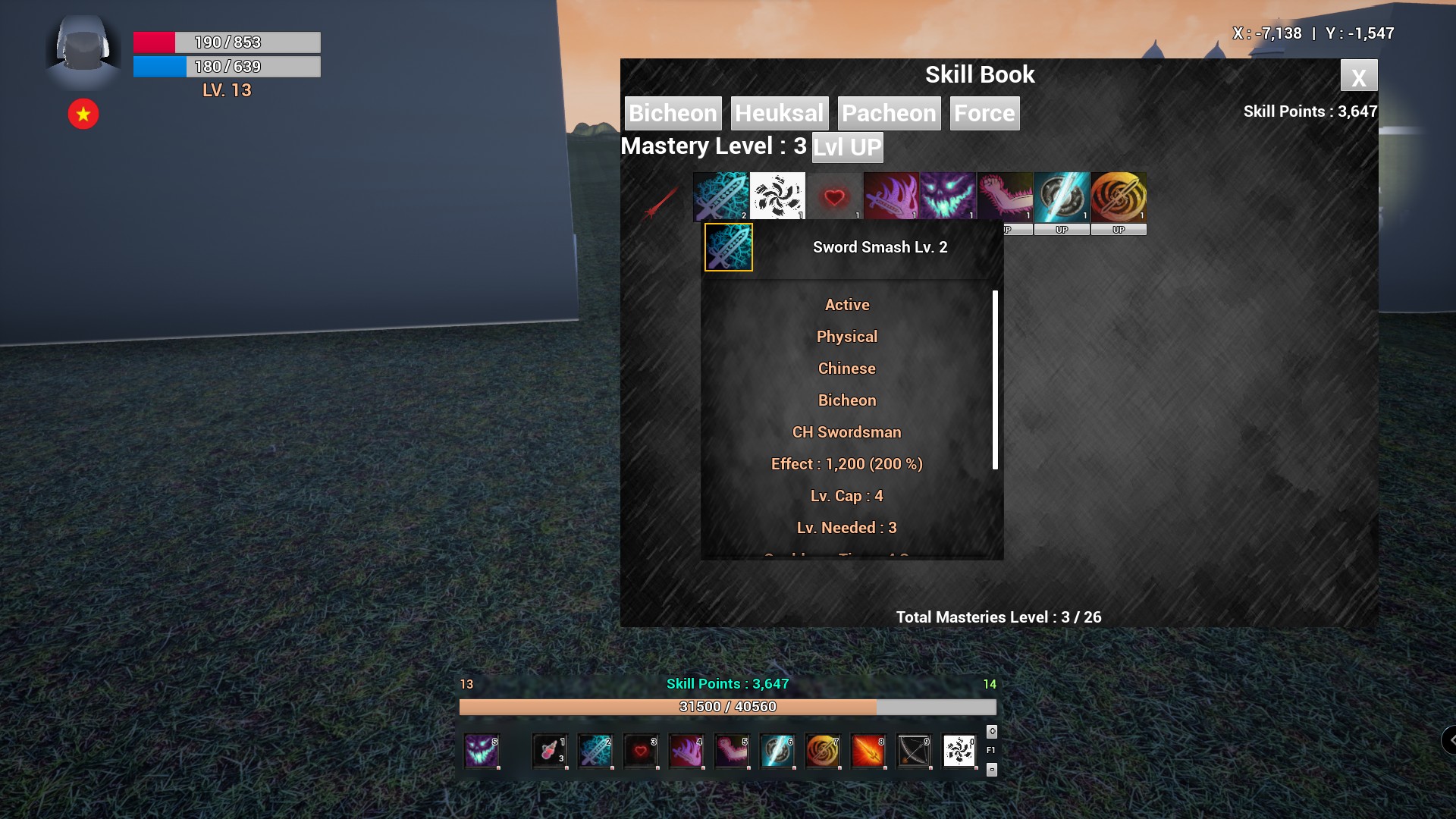This screenshot has height=819, width=1456.
Task: Switch to the Force mastery tab
Action: [984, 113]
